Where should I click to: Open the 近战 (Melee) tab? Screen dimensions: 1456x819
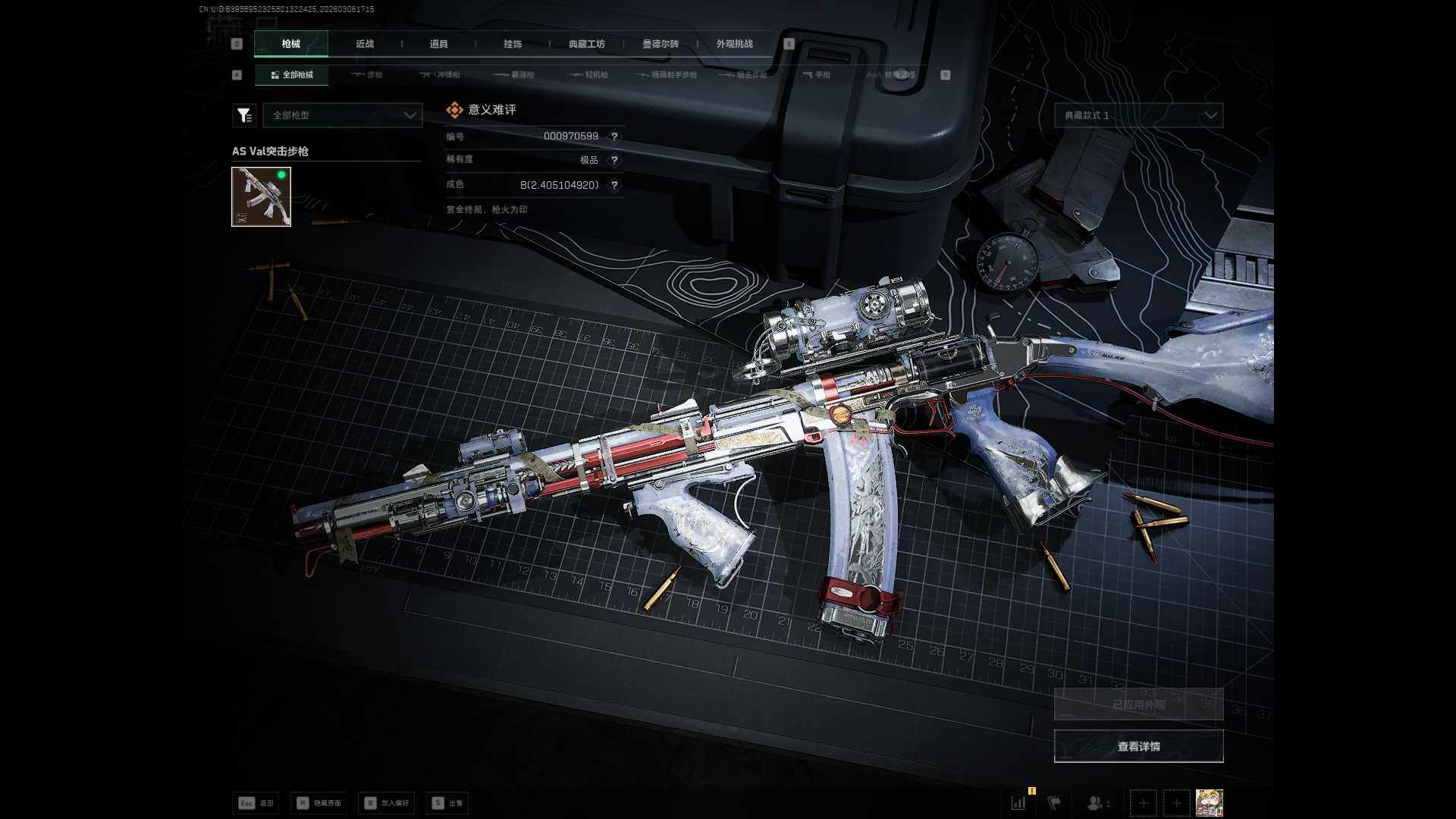point(365,44)
